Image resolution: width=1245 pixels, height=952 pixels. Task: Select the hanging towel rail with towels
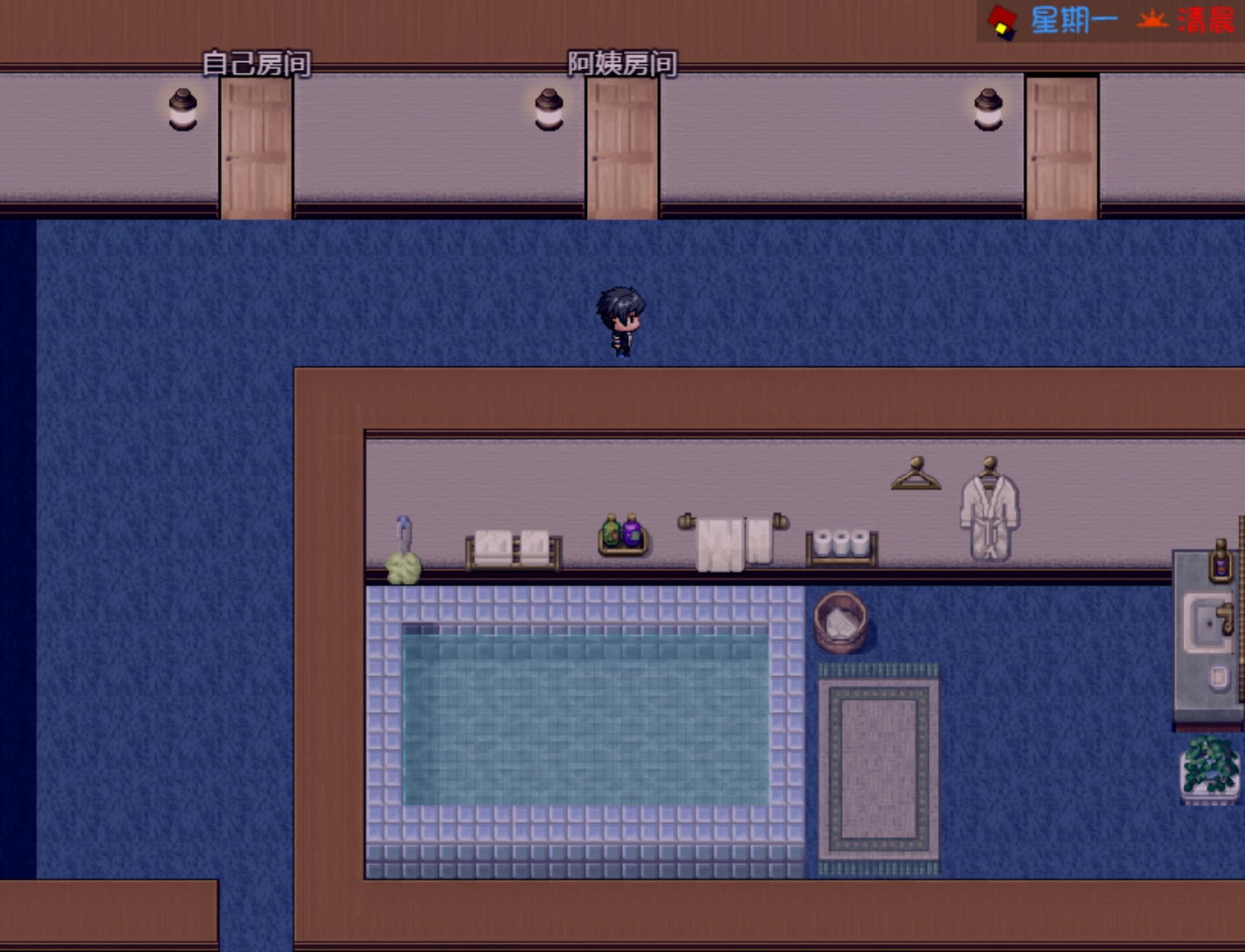click(x=732, y=539)
